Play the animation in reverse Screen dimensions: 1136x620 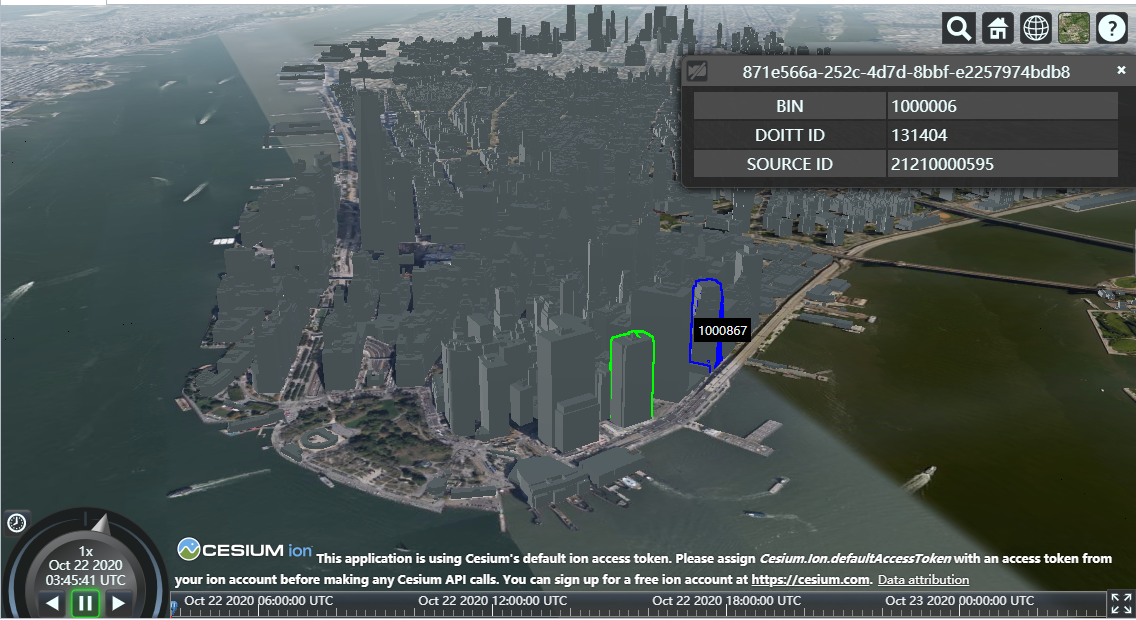coord(53,603)
